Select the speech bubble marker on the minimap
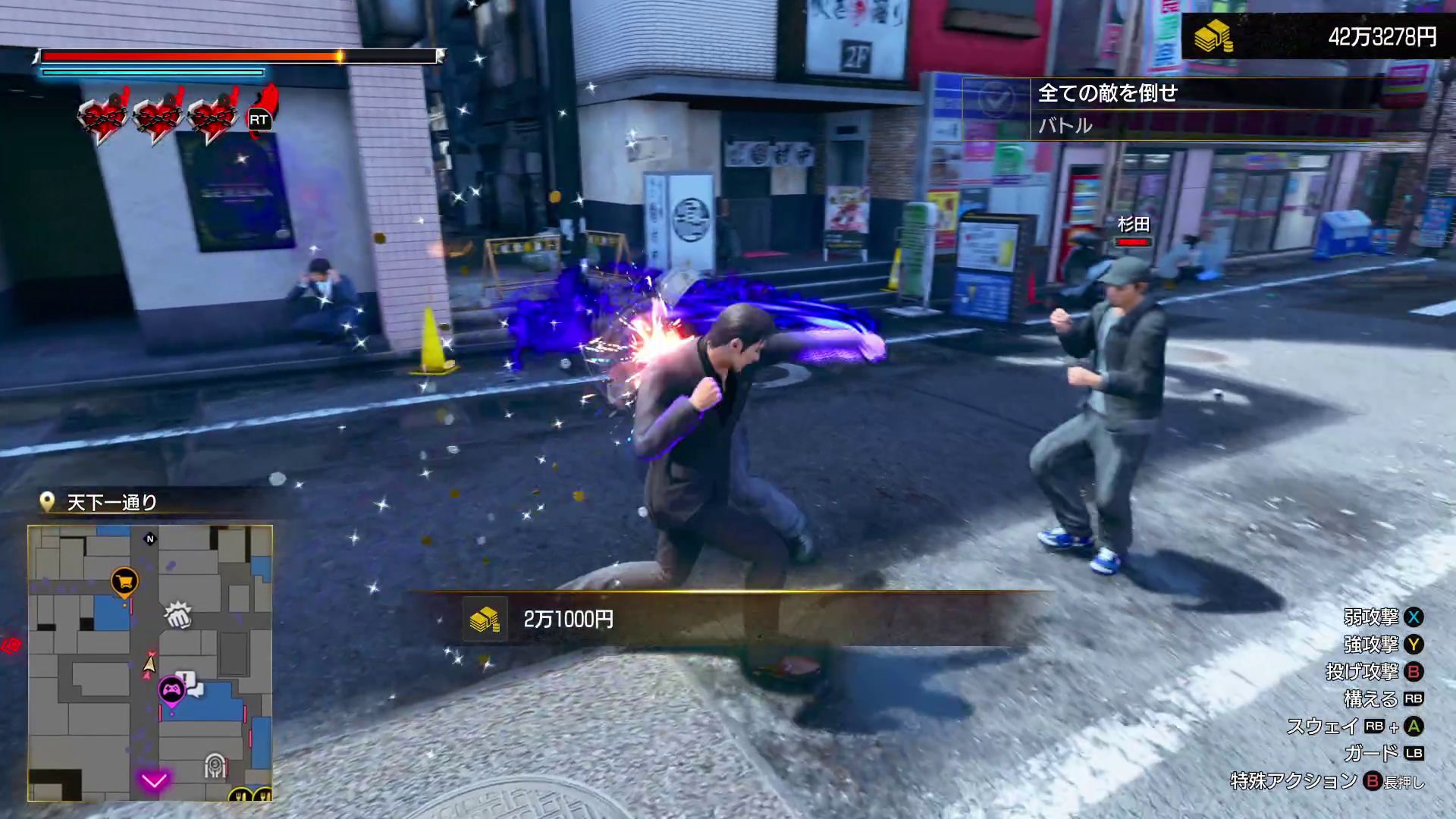Image resolution: width=1456 pixels, height=819 pixels. click(193, 686)
